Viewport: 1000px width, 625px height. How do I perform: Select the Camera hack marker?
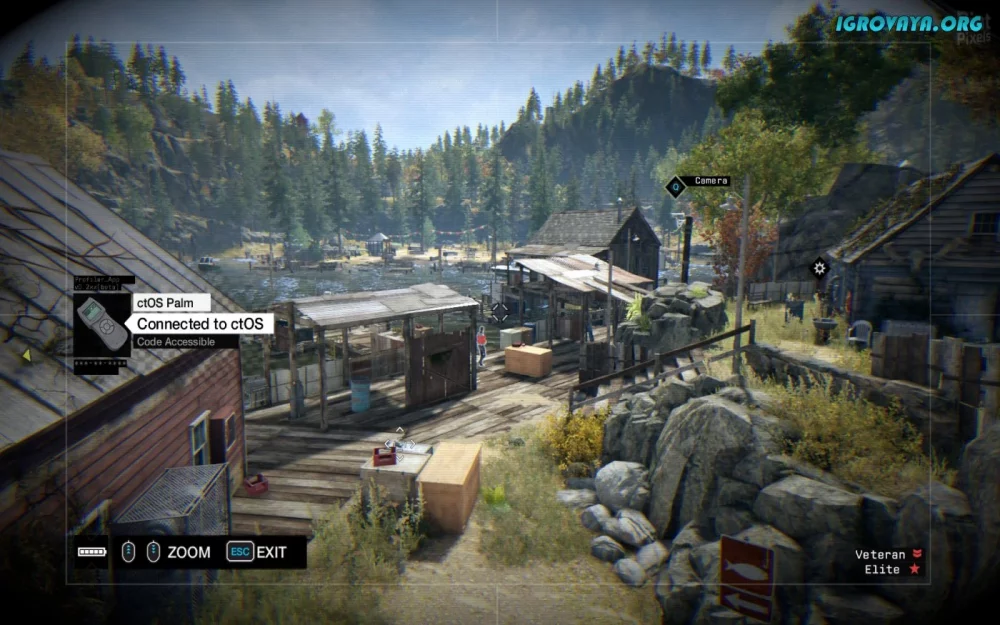click(677, 185)
